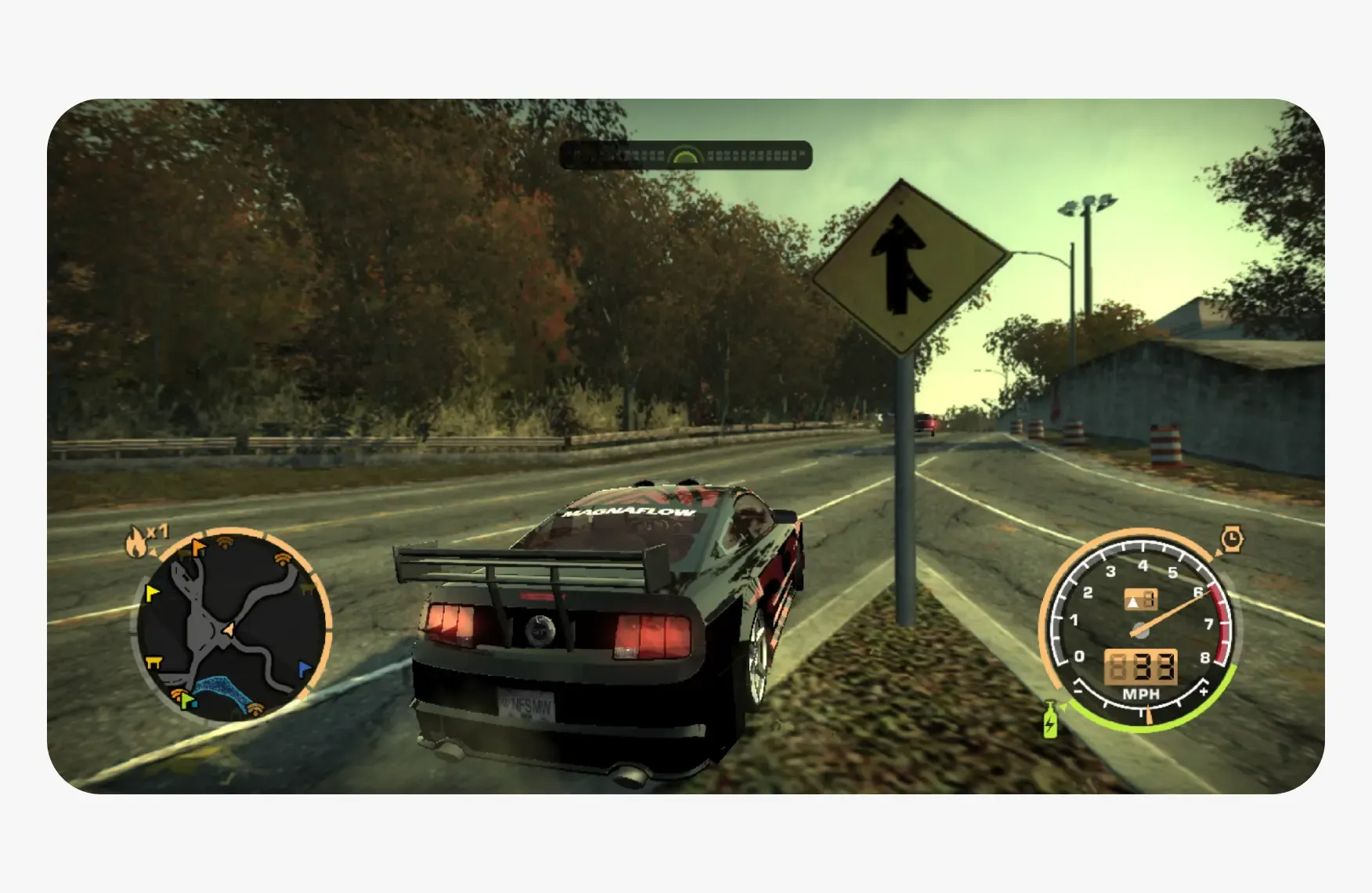Select the shop signal icon atop the minimap

(x=224, y=542)
